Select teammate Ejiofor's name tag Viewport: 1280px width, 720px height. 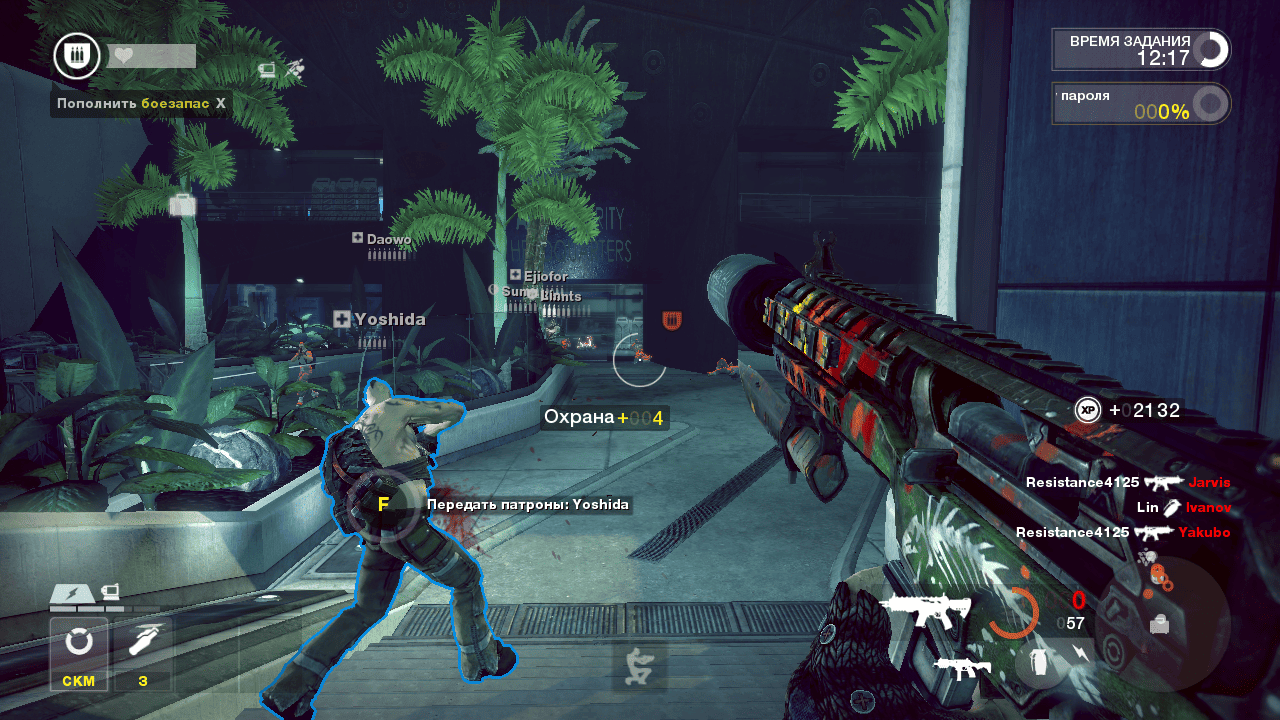[539, 276]
